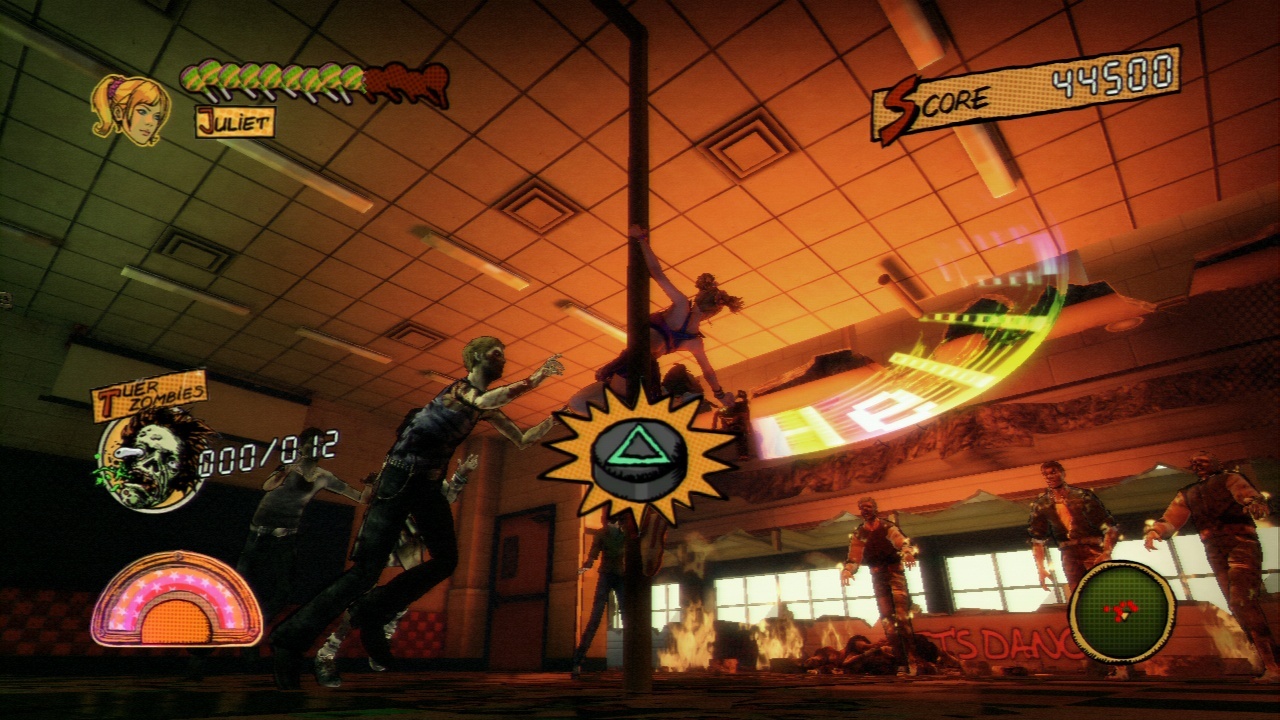The width and height of the screenshot is (1280, 720).
Task: Open the circular minimap radar
Action: tap(1122, 610)
